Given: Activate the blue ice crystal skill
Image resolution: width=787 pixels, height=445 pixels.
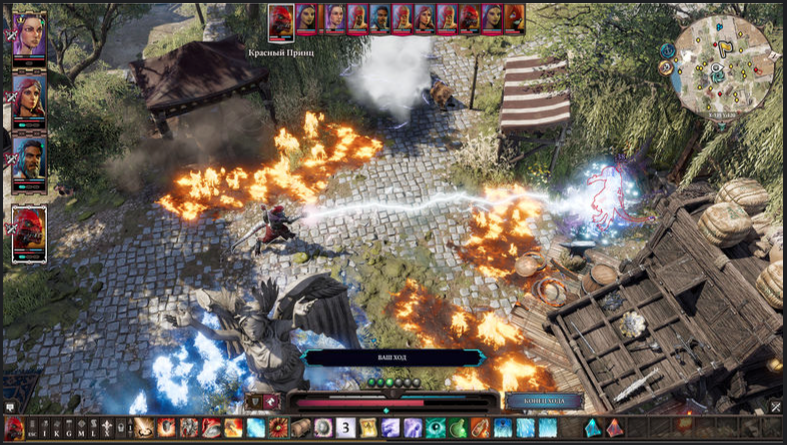Looking at the screenshot, I should pos(254,428).
